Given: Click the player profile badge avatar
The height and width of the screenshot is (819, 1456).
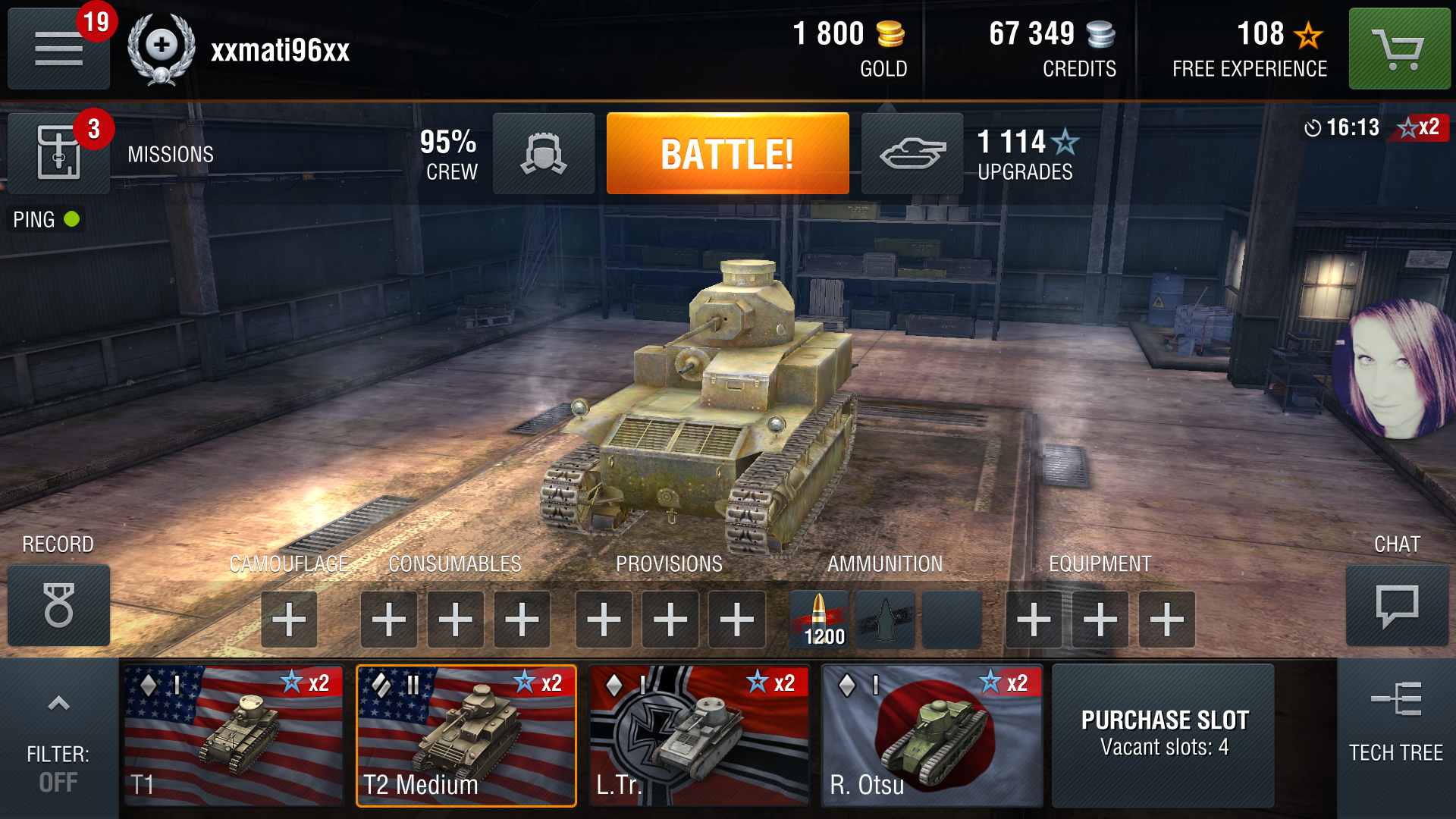Looking at the screenshot, I should coord(161,49).
